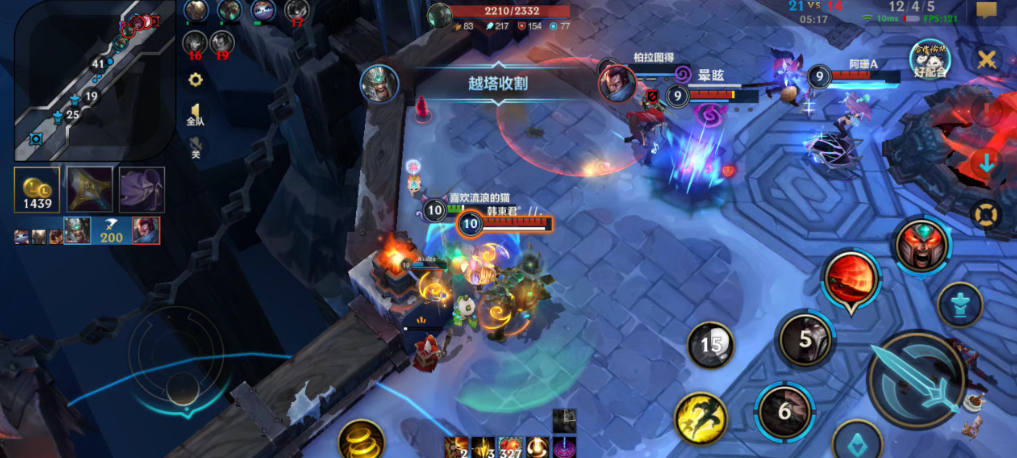Screen dimensions: 1017x458
Task: Tap the basic attack sword button
Action: point(914,377)
